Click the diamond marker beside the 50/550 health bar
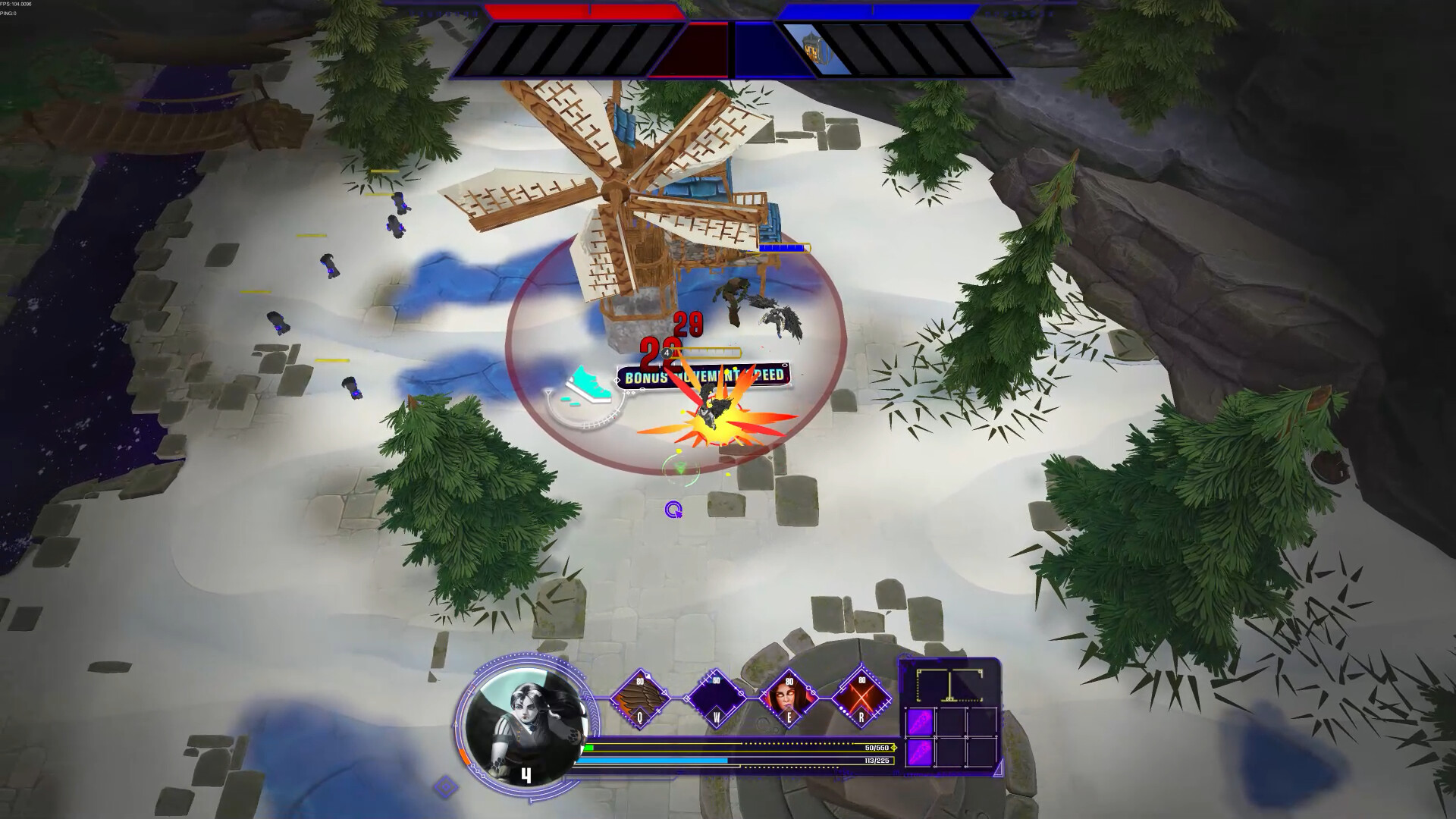Image resolution: width=1456 pixels, height=819 pixels. click(893, 747)
